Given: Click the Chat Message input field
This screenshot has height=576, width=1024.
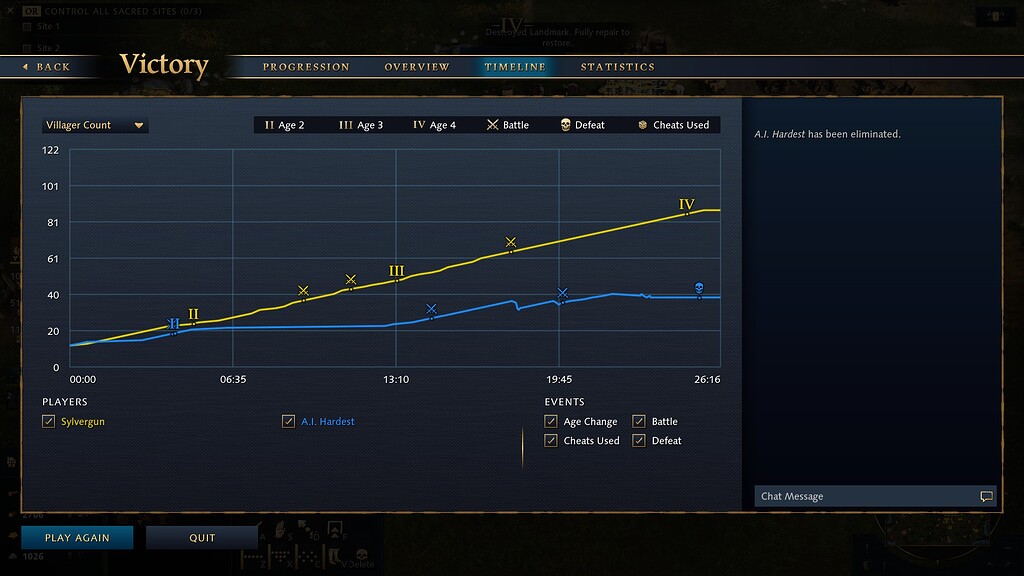Looking at the screenshot, I should tap(865, 497).
